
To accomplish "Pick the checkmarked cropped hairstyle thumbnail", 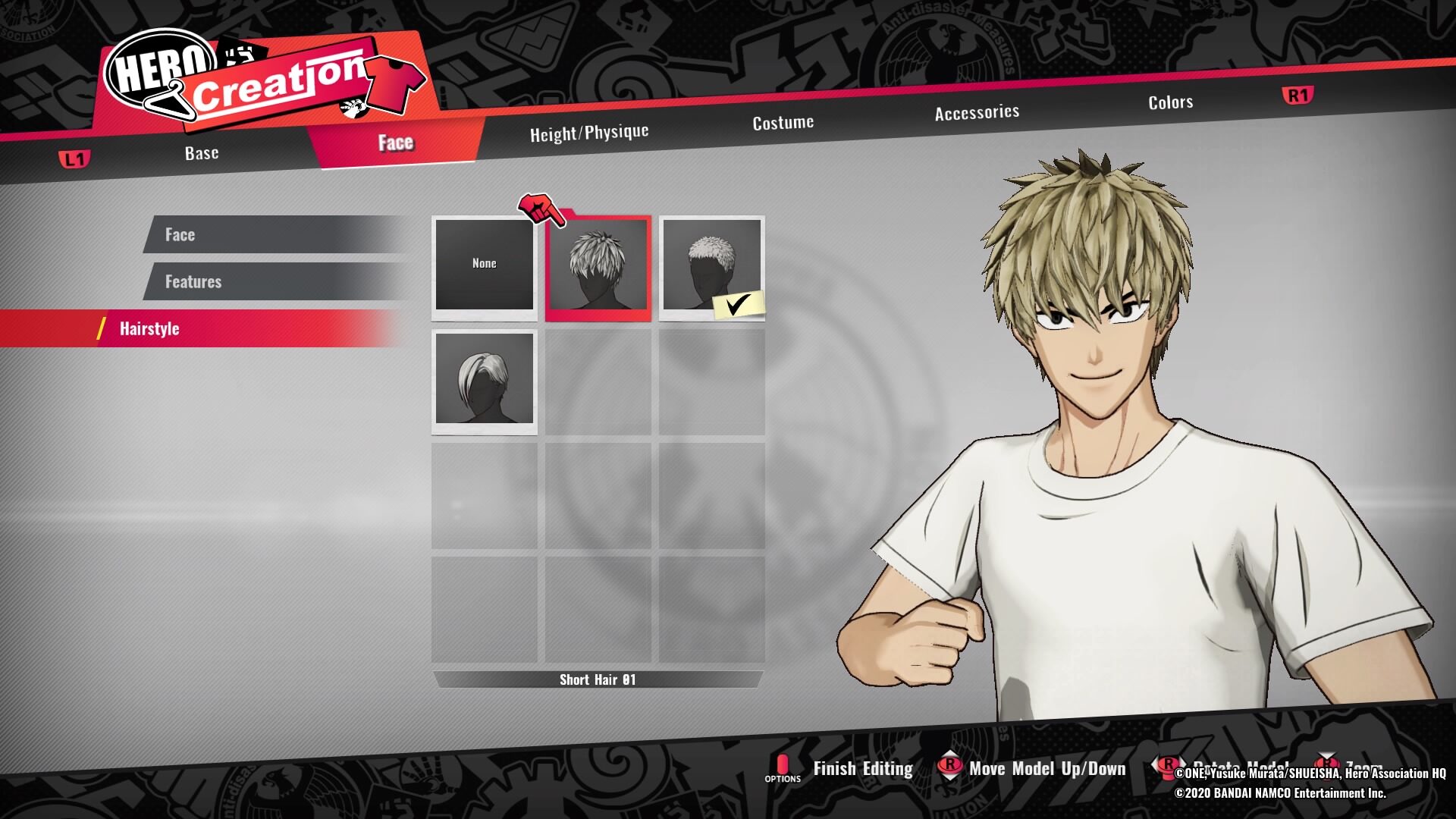I will (711, 265).
